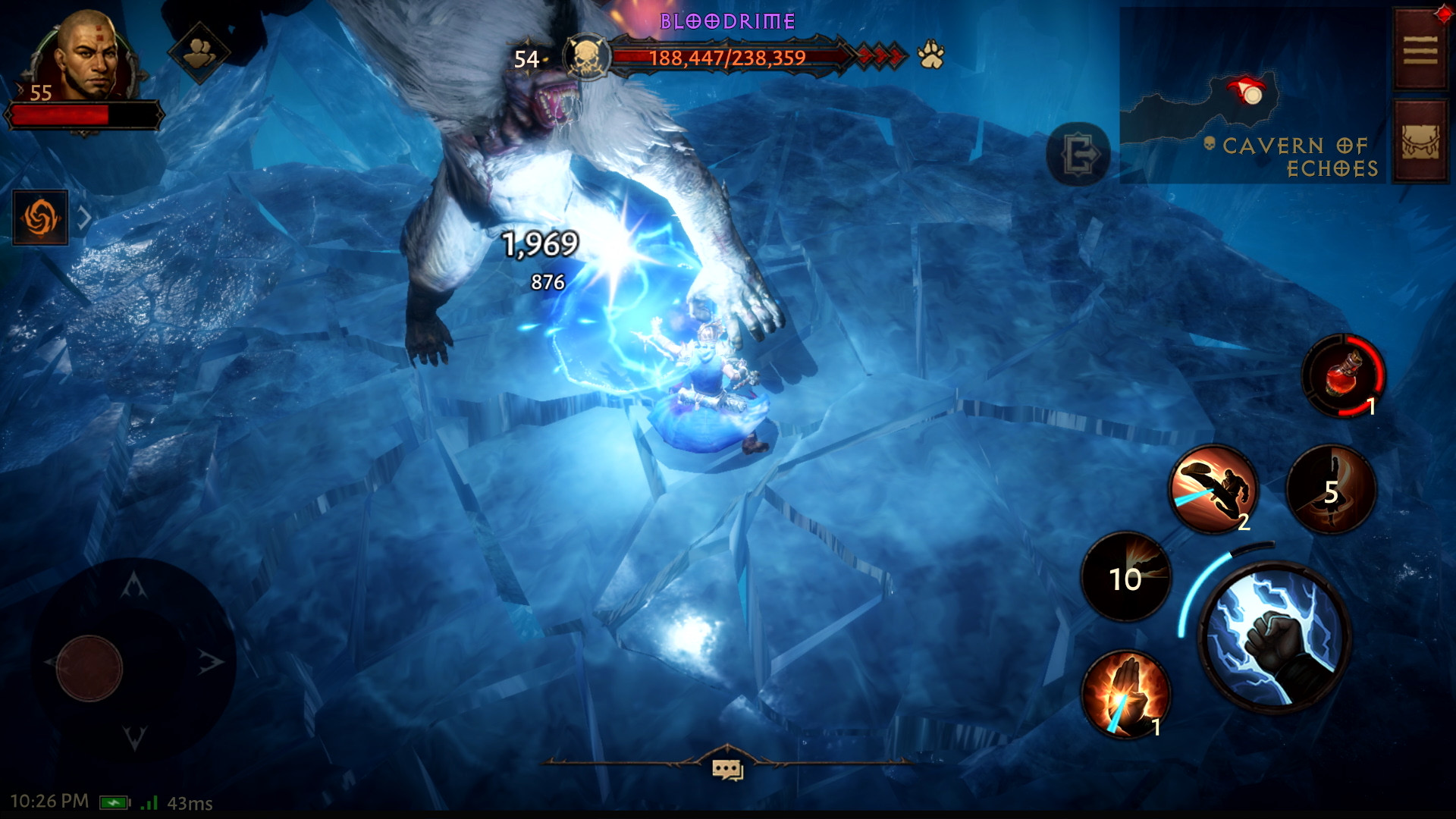Click the orange swirl buff icon

click(x=40, y=218)
